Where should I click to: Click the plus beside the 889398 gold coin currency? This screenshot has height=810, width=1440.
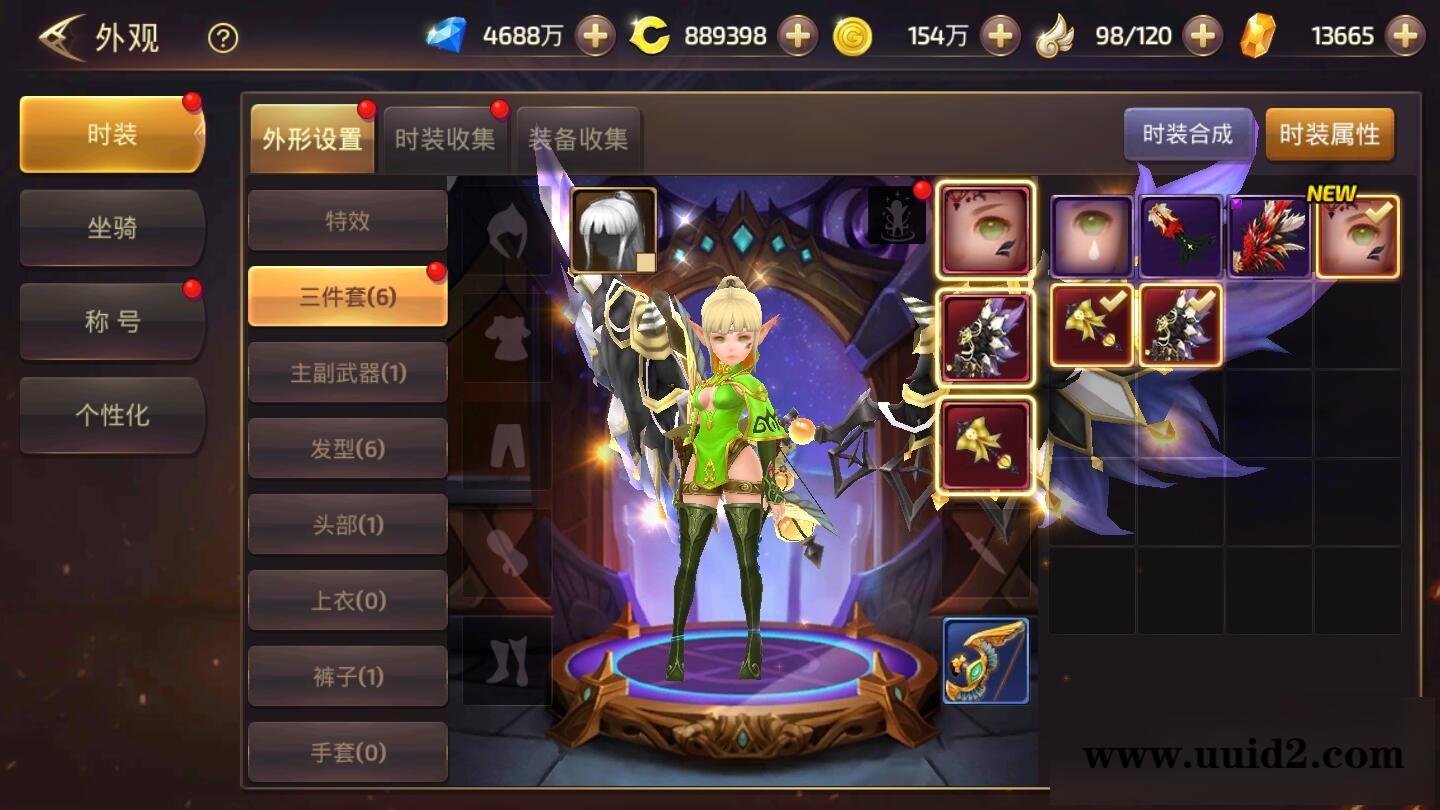(795, 35)
